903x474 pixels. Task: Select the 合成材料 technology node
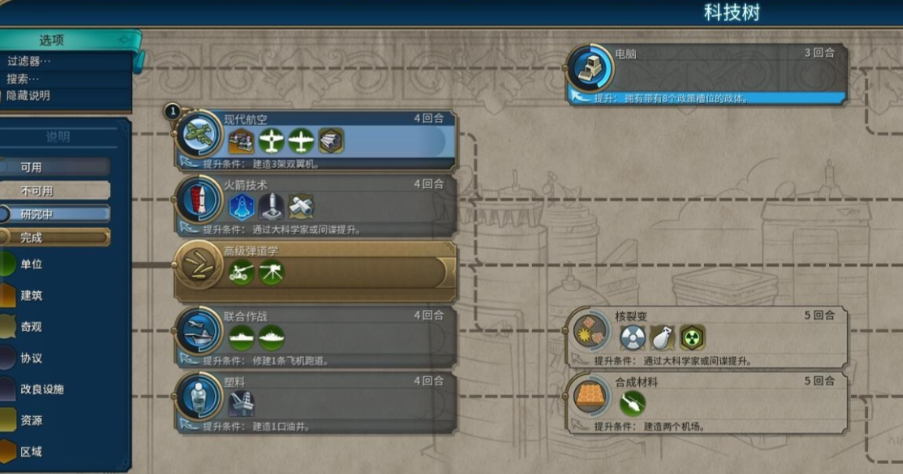pyautogui.click(x=707, y=402)
